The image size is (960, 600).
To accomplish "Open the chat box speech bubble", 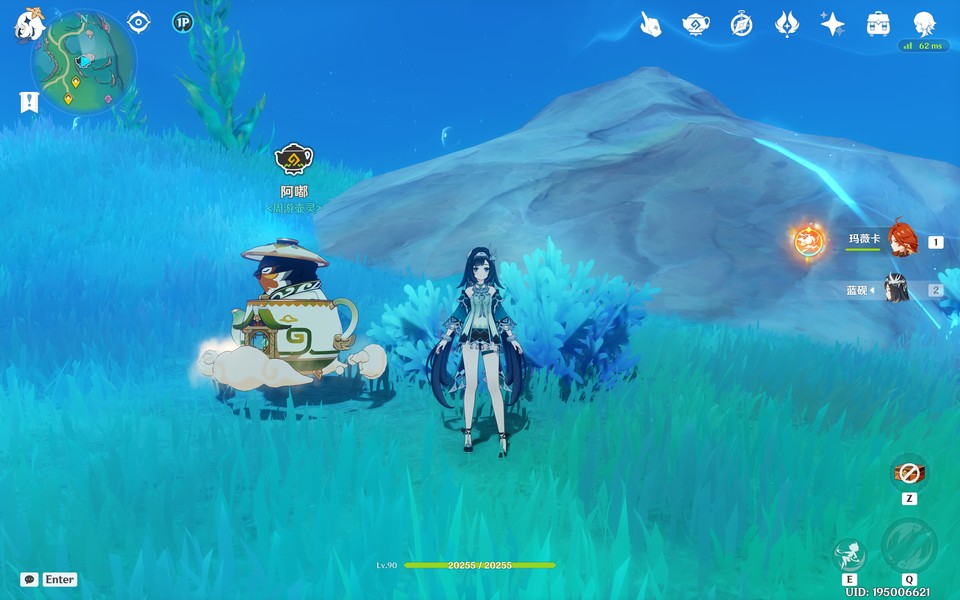I will point(29,579).
